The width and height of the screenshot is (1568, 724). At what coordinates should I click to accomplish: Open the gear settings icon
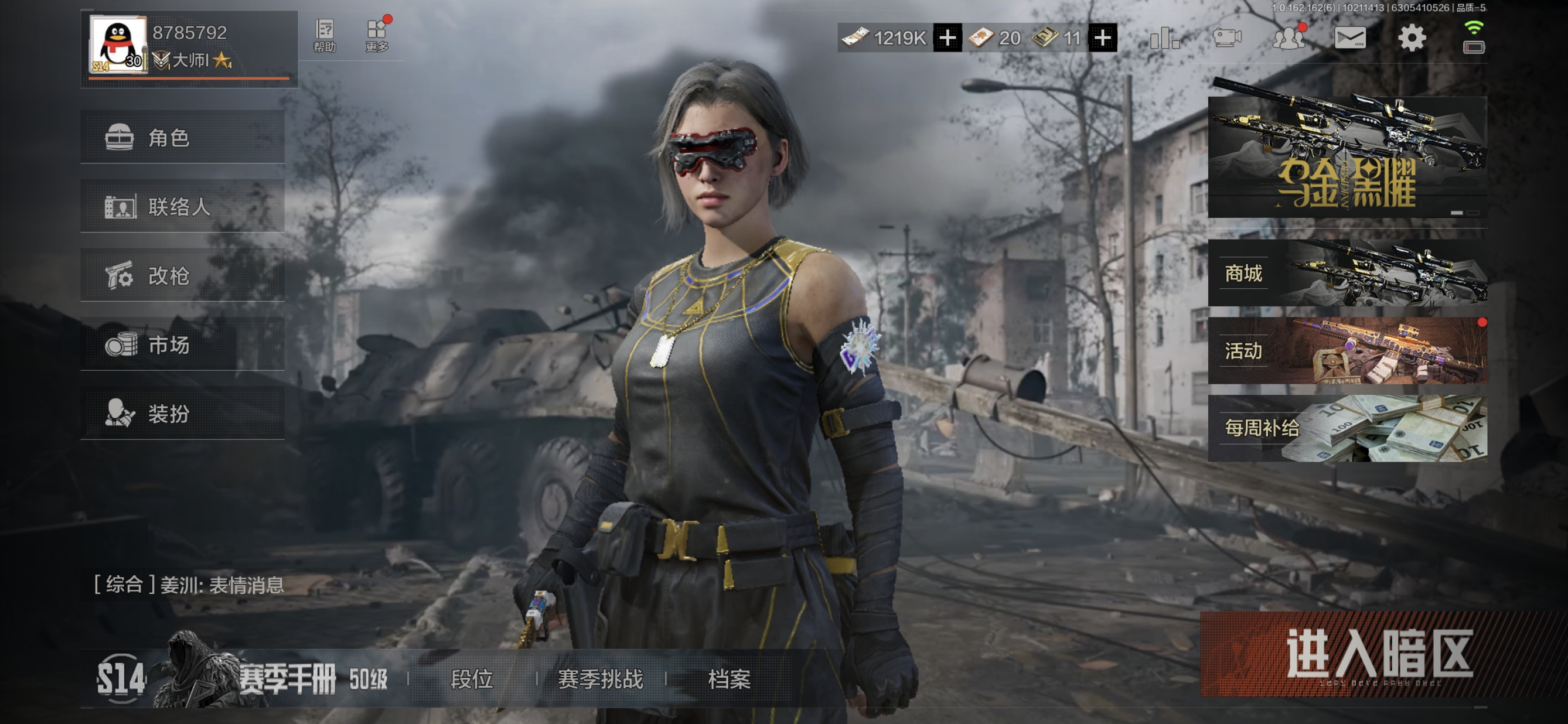tap(1412, 38)
